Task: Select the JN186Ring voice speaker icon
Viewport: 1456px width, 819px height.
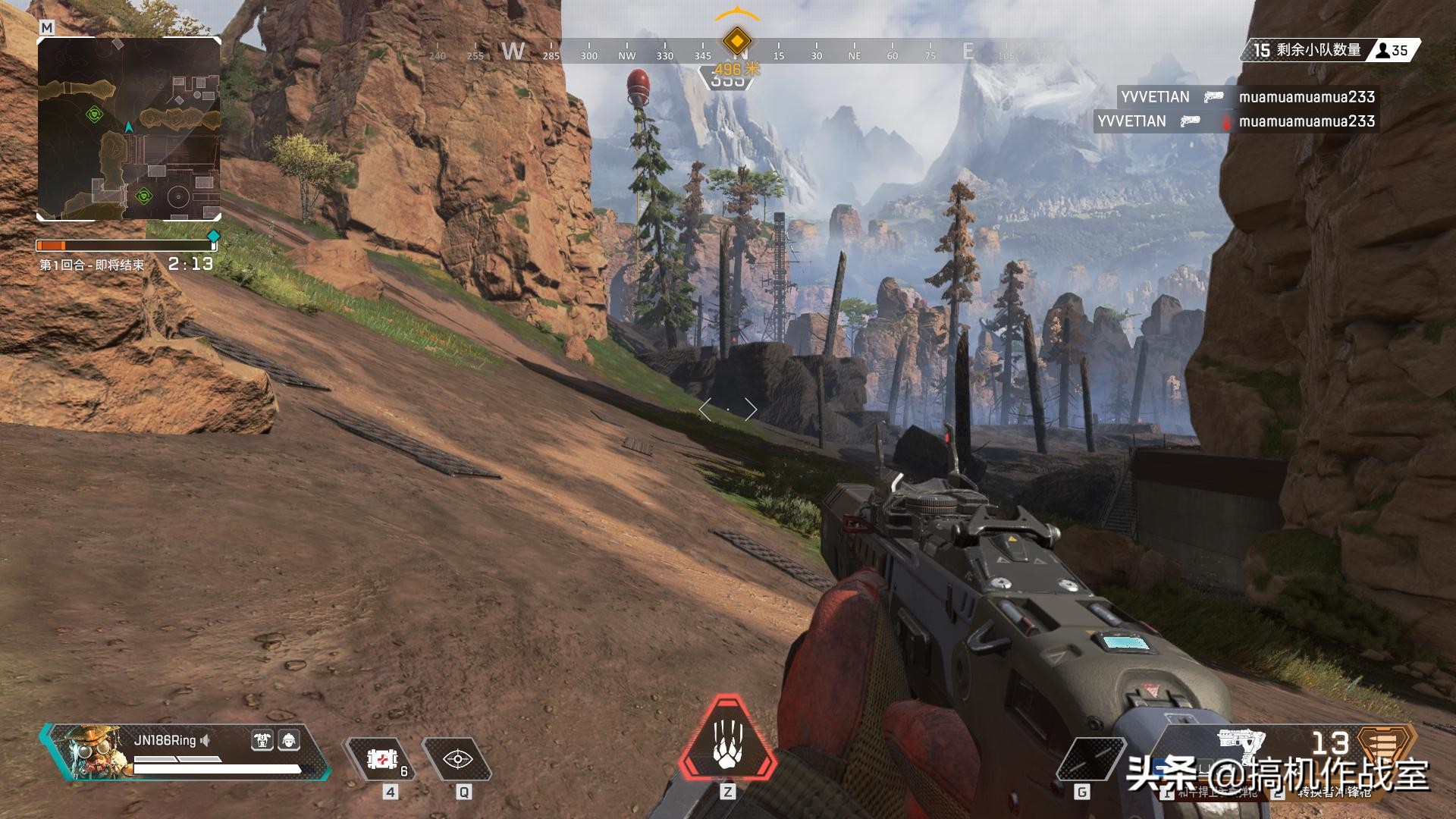Action: 206,740
